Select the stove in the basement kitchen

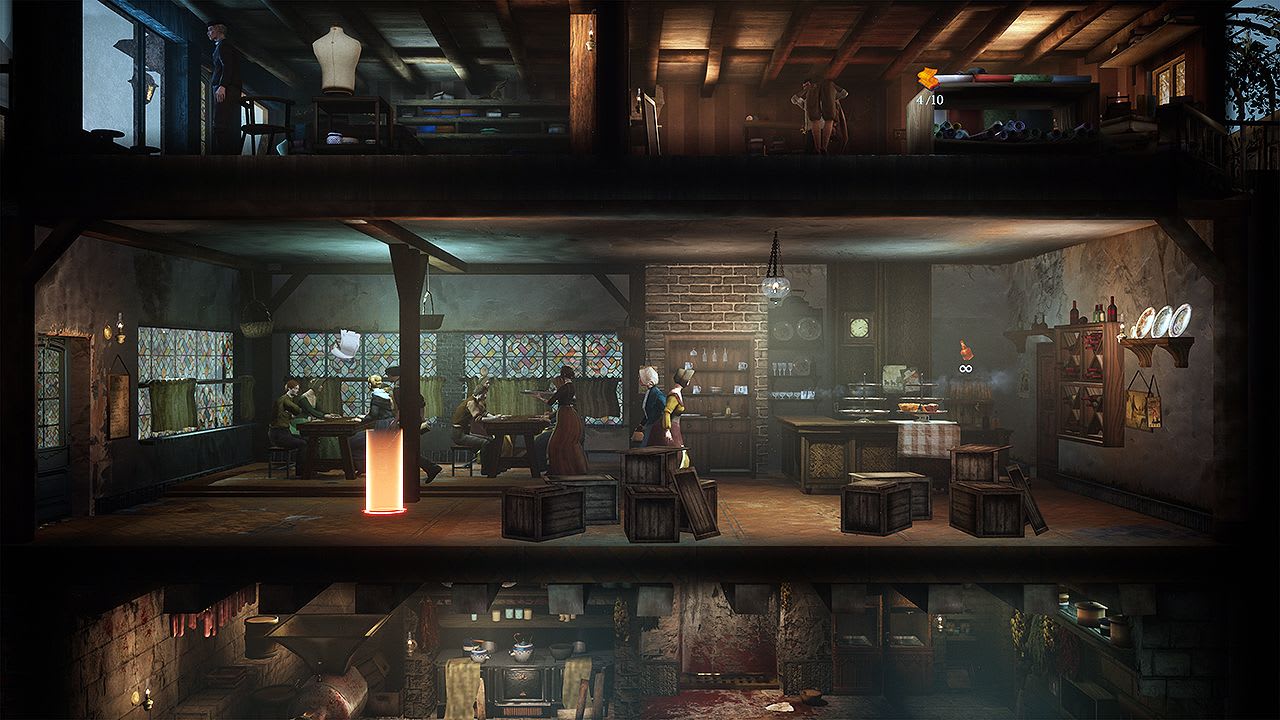point(520,690)
